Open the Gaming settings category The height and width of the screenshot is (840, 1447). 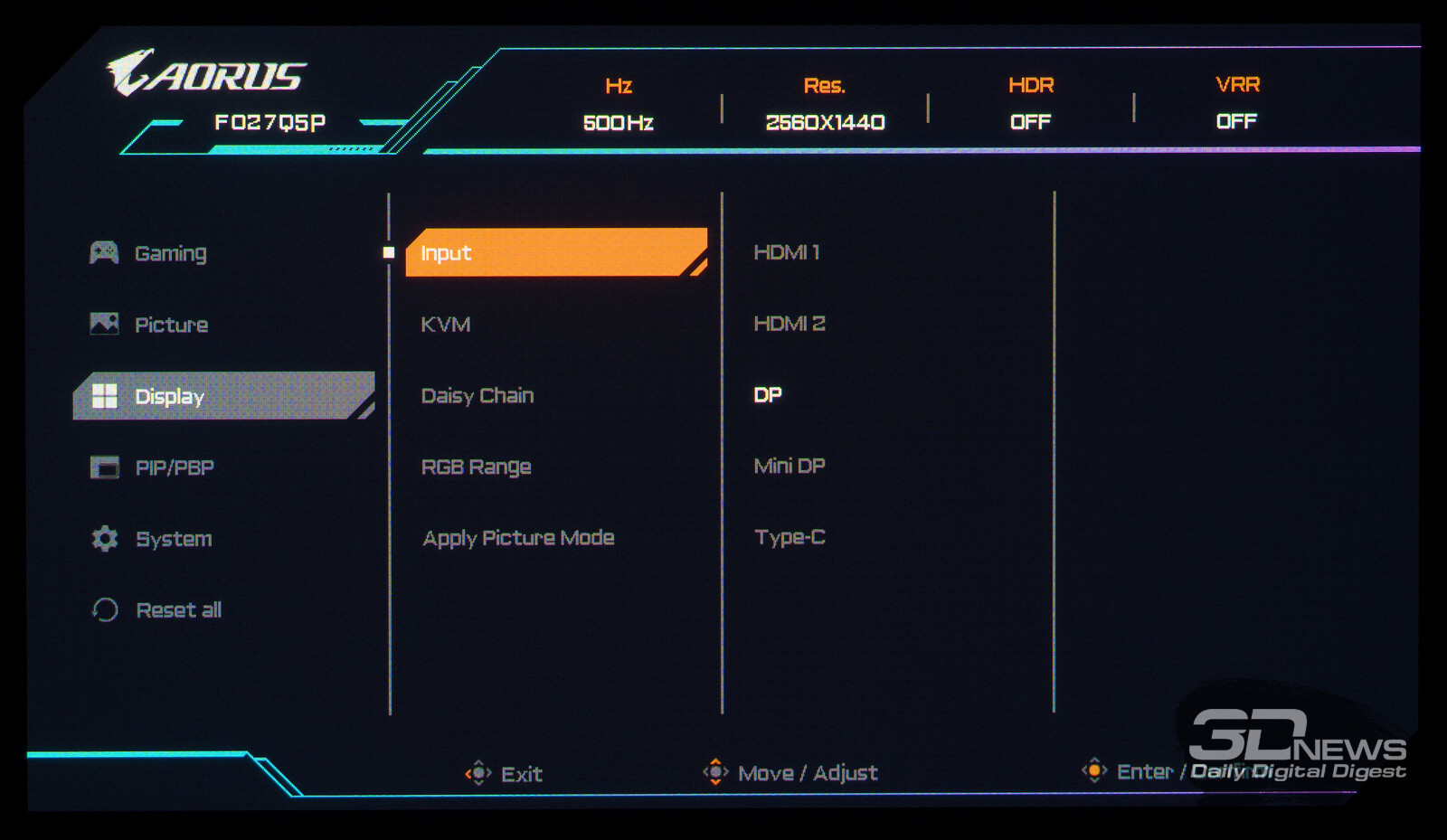pos(170,253)
